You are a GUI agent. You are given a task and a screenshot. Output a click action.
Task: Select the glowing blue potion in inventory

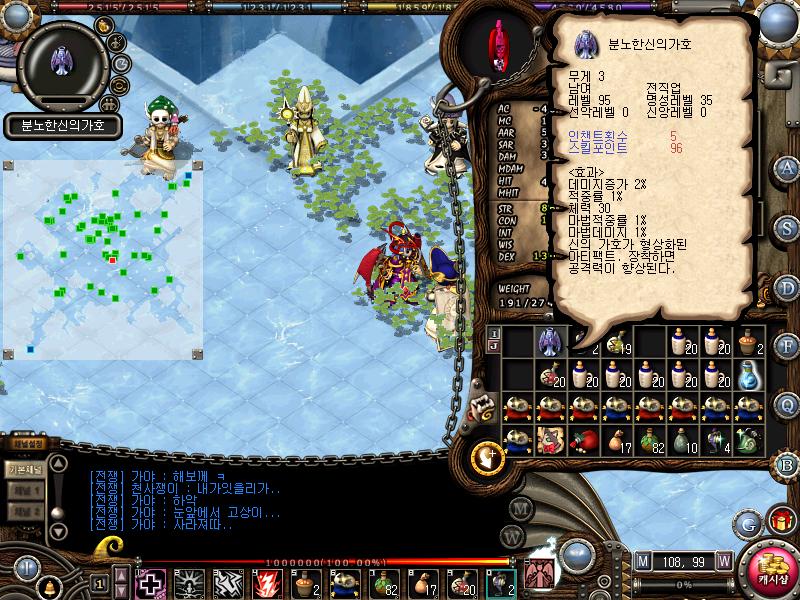[748, 375]
